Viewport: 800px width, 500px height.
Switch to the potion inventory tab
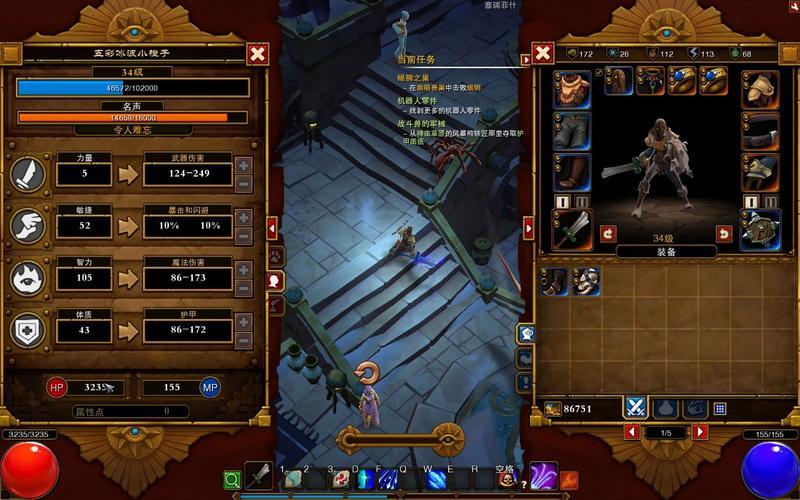pos(664,408)
